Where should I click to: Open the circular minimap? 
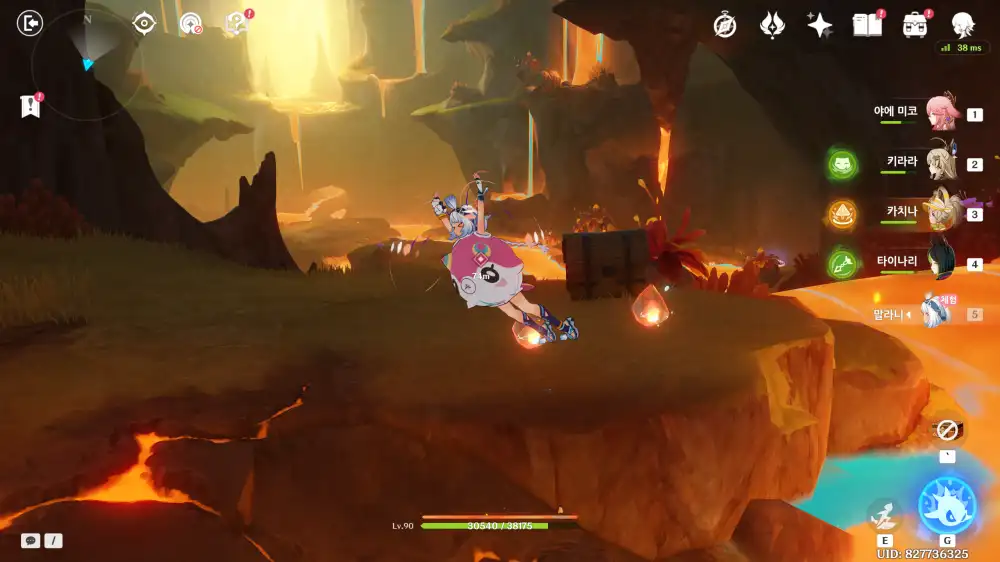[86, 62]
